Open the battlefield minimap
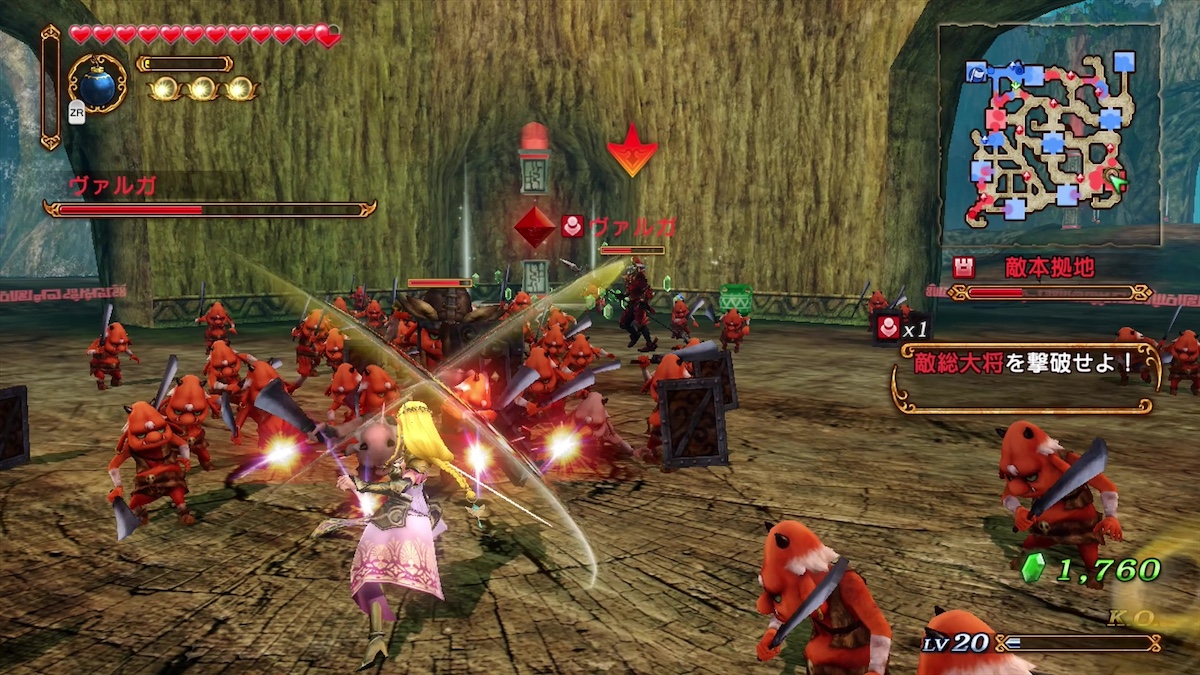 coord(1050,135)
